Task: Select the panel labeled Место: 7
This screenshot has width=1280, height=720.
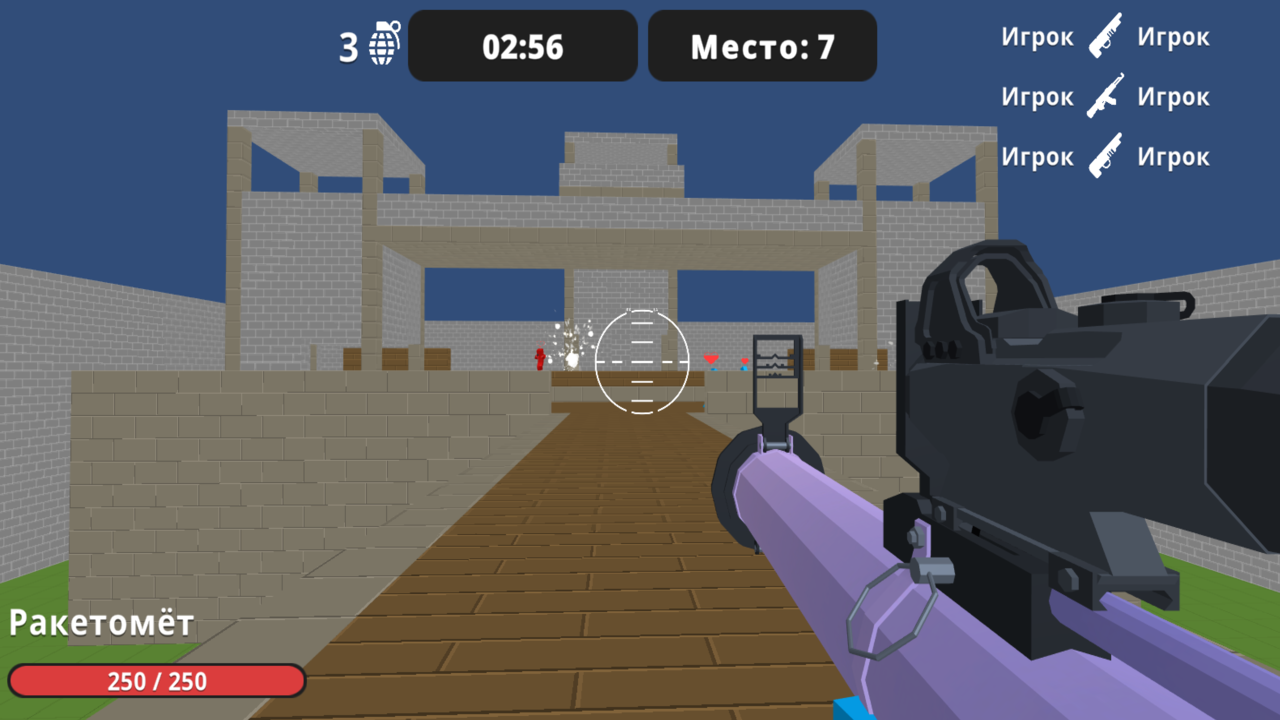Action: click(762, 45)
